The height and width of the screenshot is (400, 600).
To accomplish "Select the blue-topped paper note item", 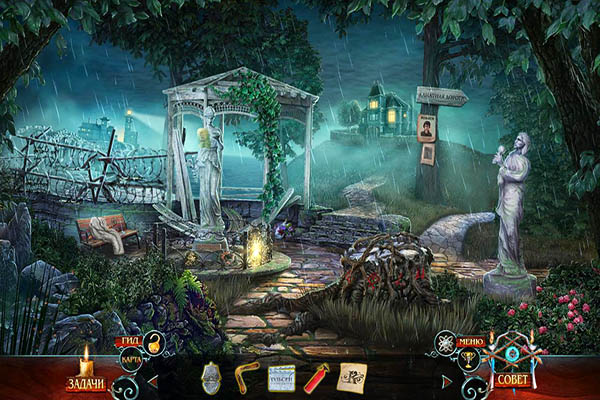I will click(281, 379).
